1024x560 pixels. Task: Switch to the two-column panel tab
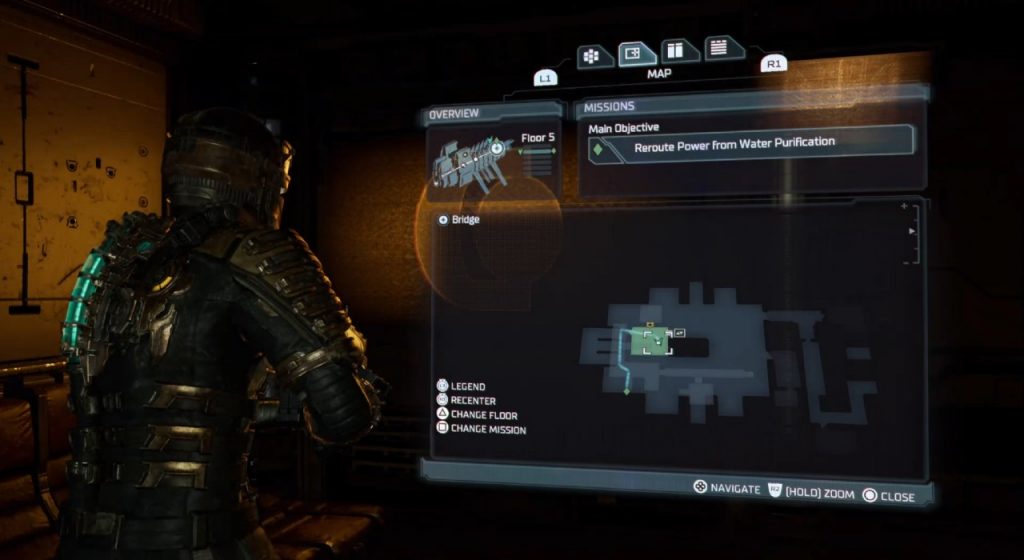[x=675, y=50]
